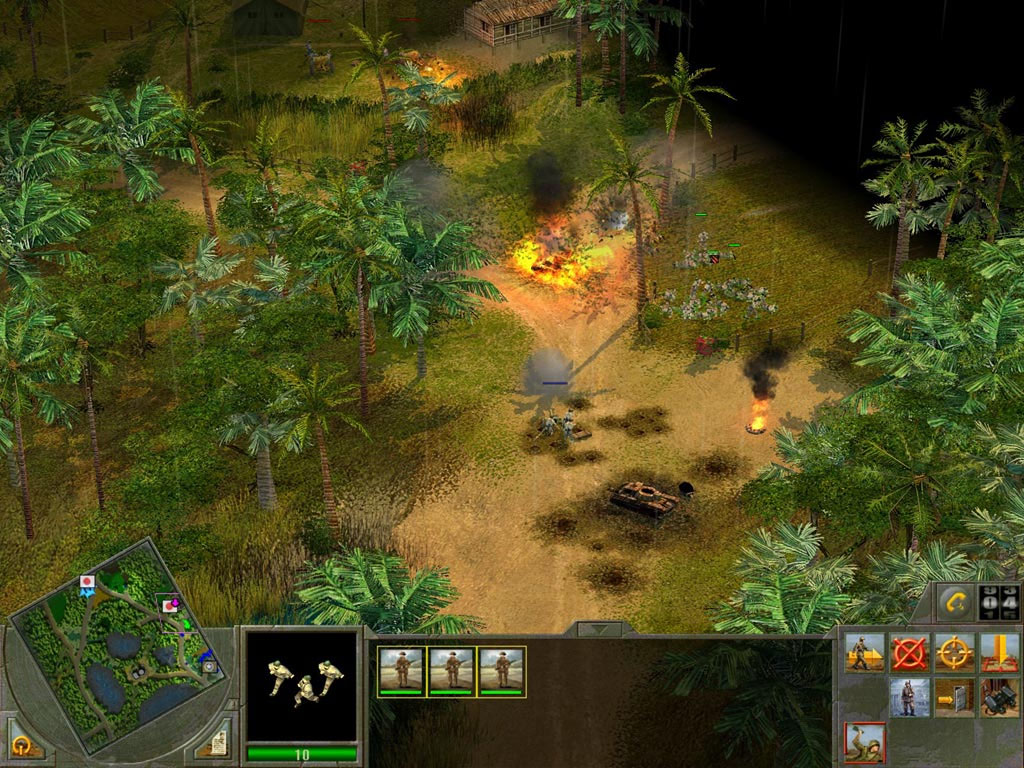Select the squad portrait showing three soldiers
This screenshot has width=1024, height=768.
click(x=301, y=684)
